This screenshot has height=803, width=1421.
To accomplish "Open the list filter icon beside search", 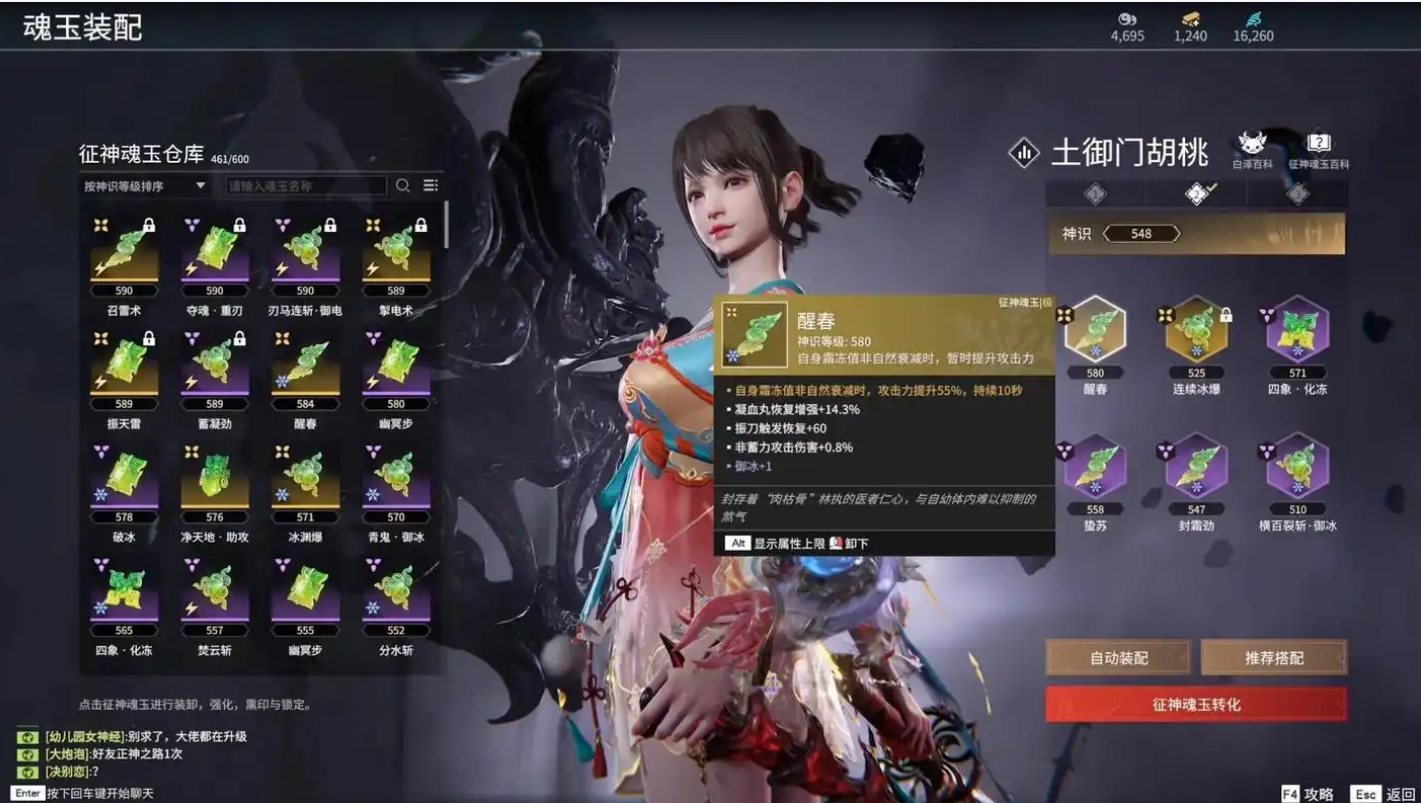I will tap(431, 186).
